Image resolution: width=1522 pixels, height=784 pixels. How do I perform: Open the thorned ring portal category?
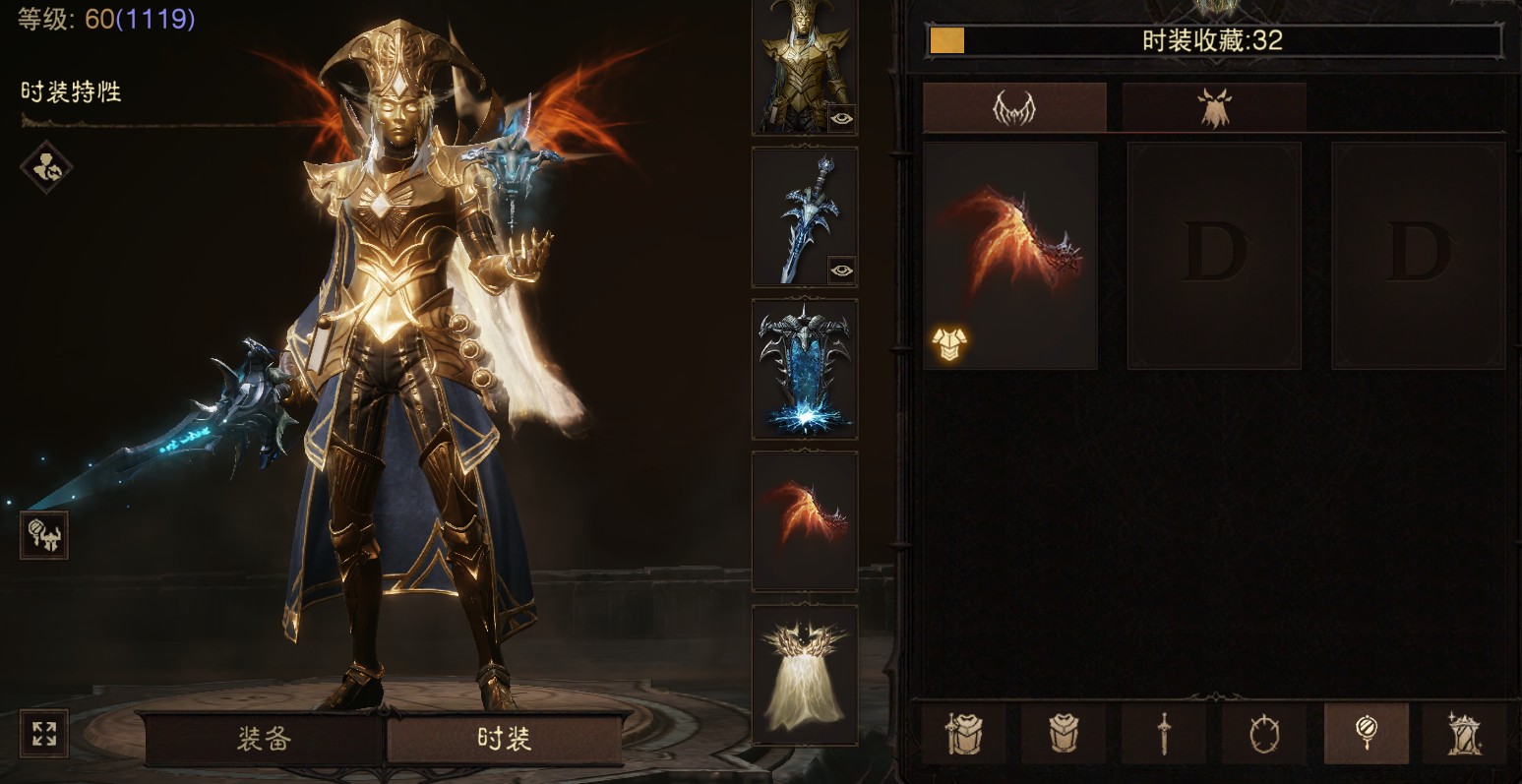click(1264, 733)
